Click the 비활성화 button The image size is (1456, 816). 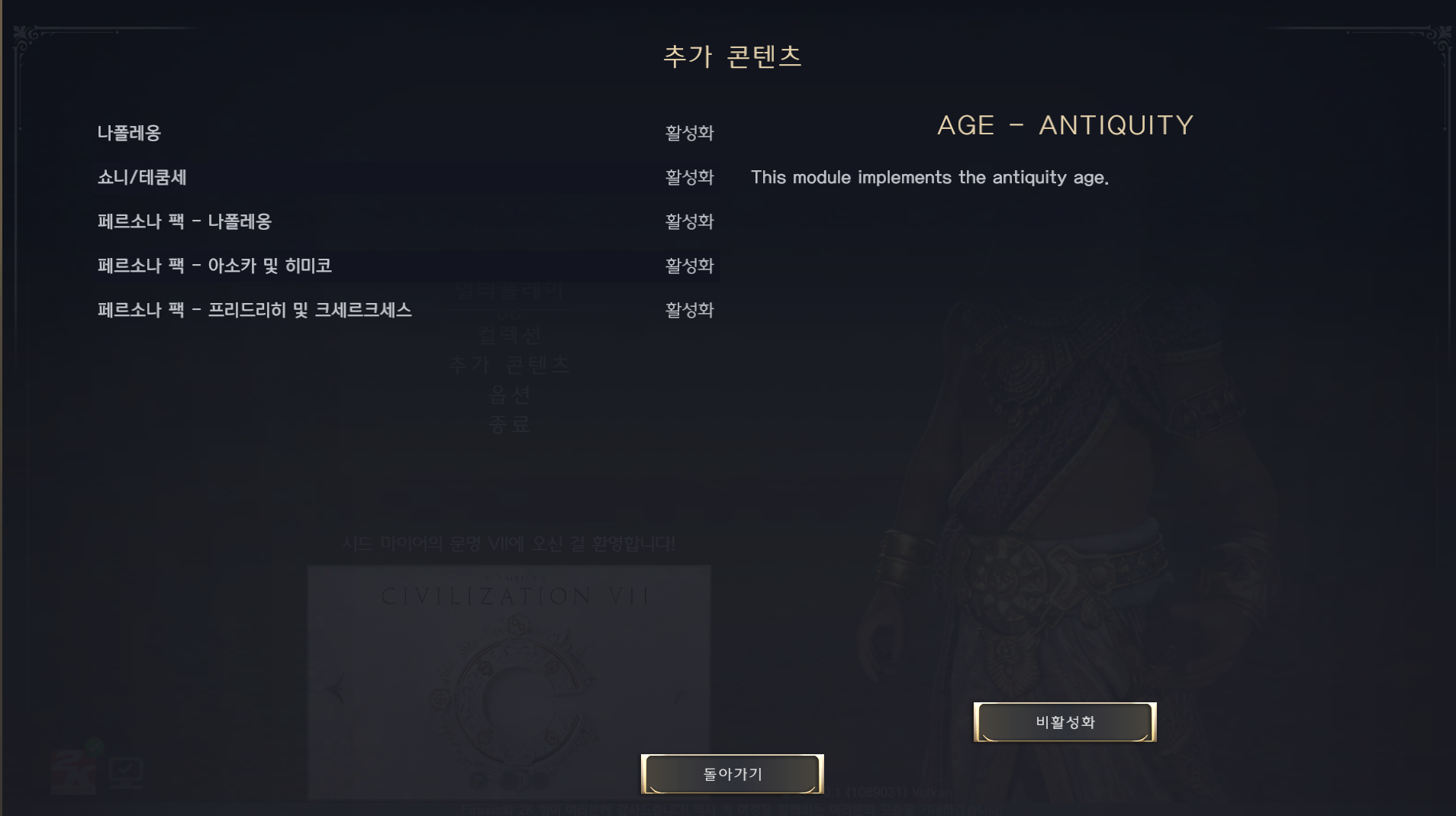tap(1065, 722)
